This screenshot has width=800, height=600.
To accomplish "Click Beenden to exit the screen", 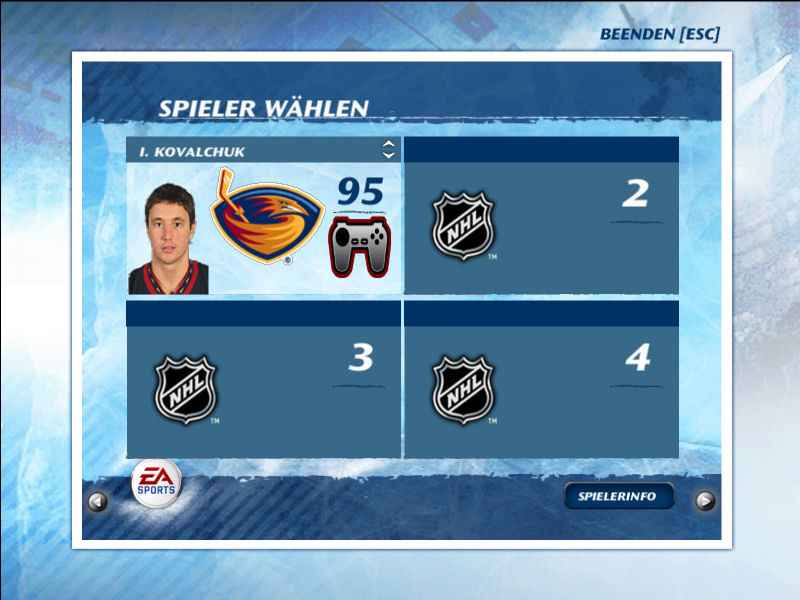I will click(659, 34).
